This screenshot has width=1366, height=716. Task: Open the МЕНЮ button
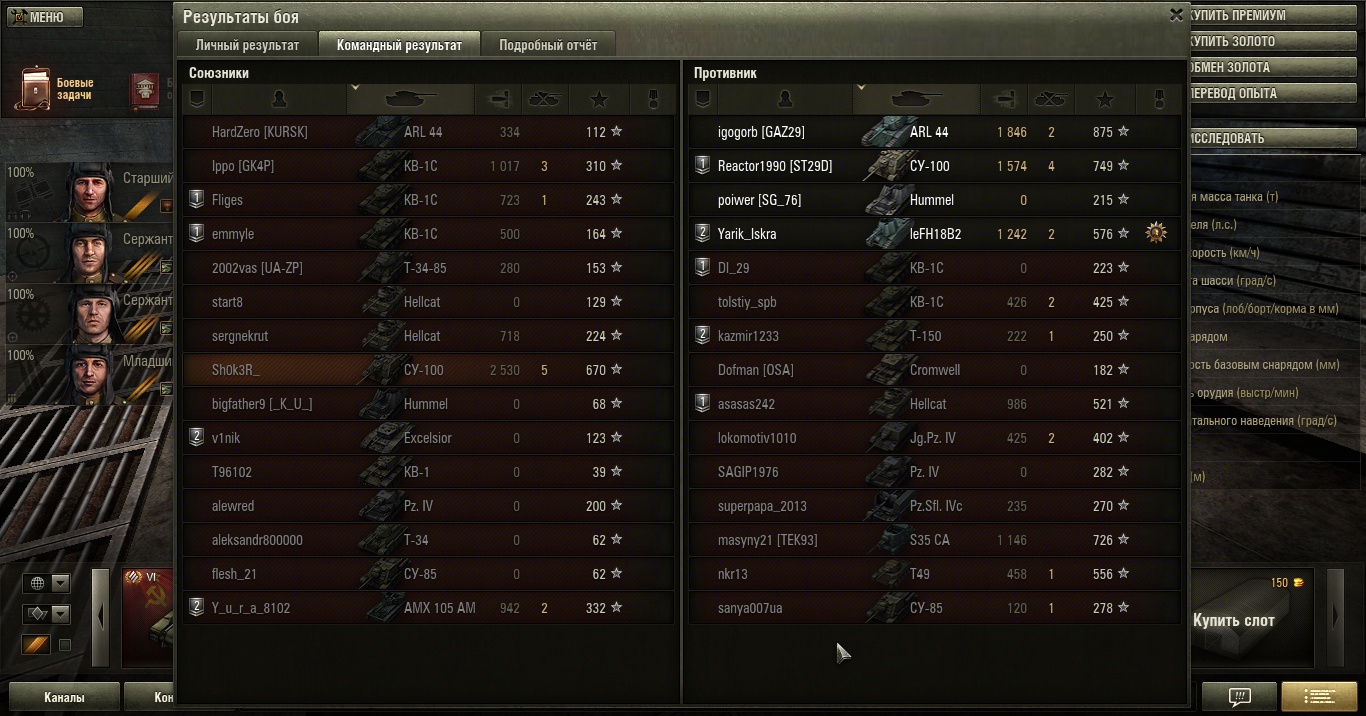tap(42, 17)
